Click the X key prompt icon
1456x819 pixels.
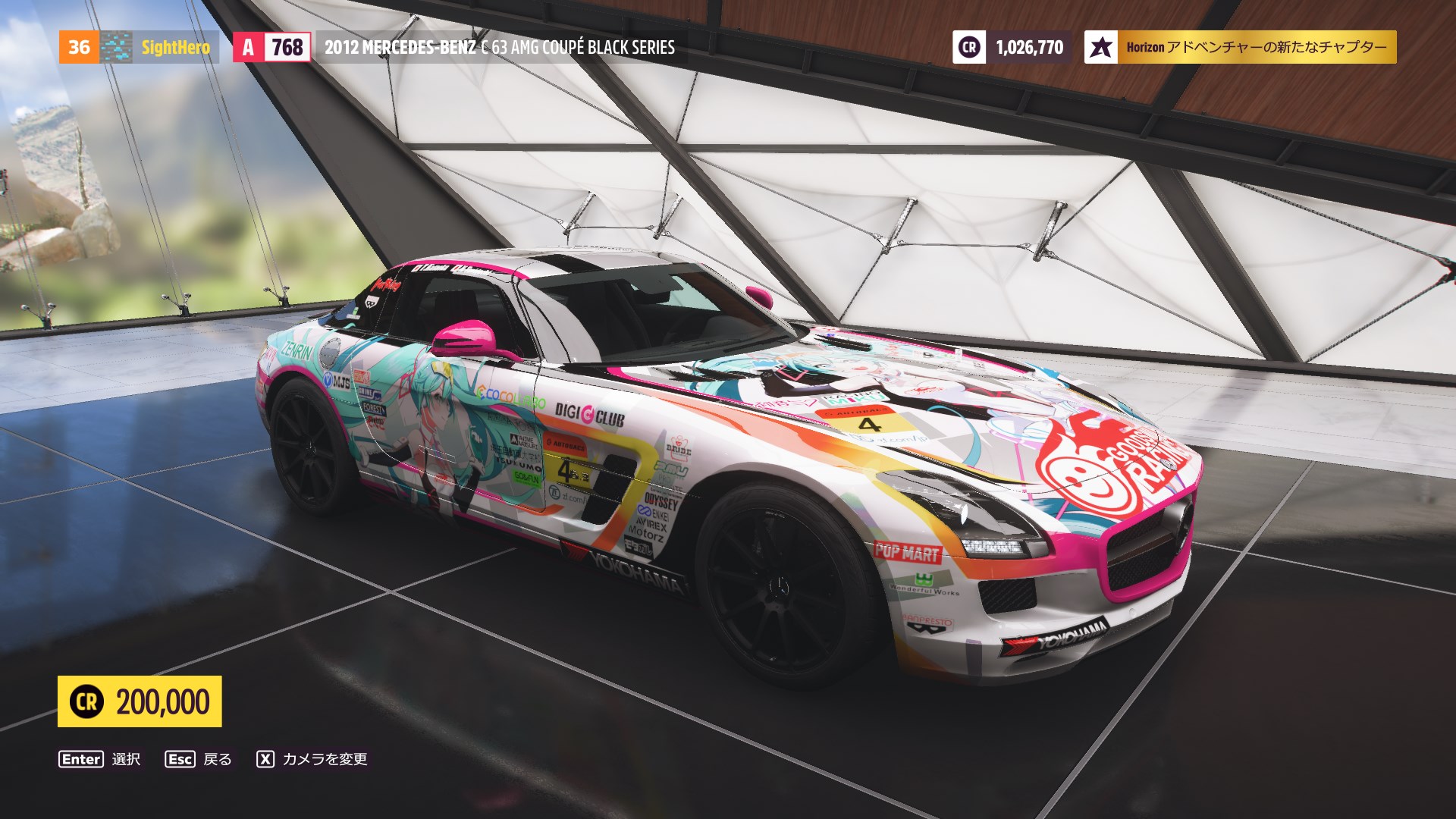pyautogui.click(x=265, y=758)
